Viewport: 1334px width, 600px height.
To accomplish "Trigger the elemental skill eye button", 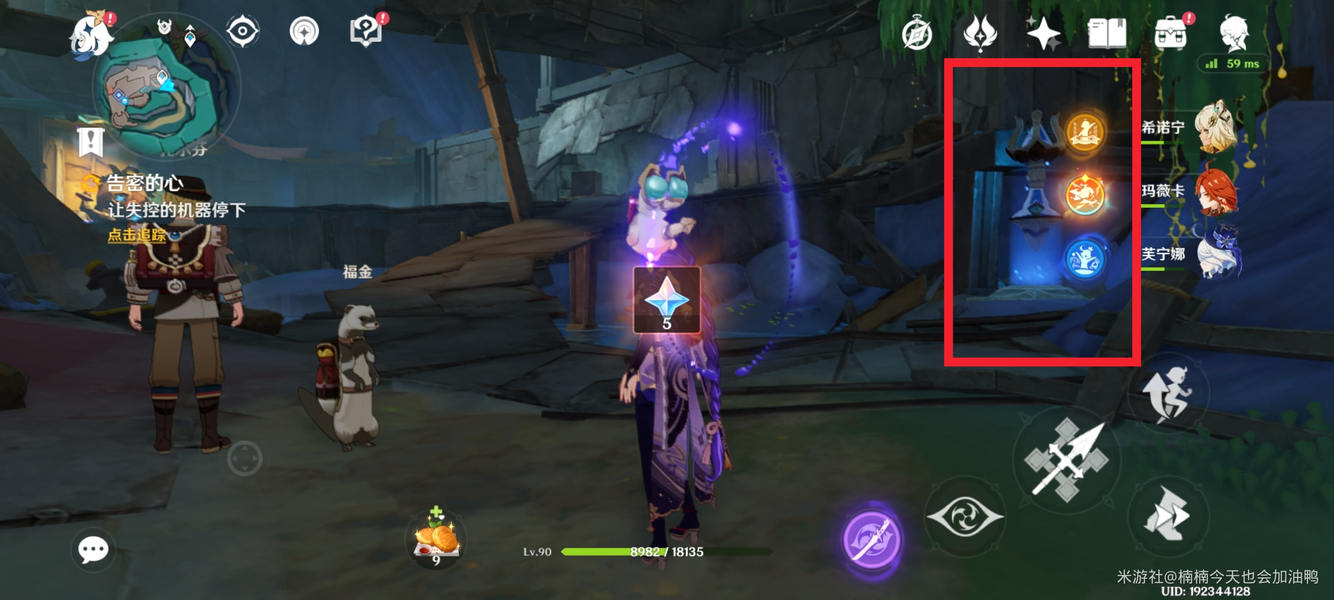I will [964, 517].
